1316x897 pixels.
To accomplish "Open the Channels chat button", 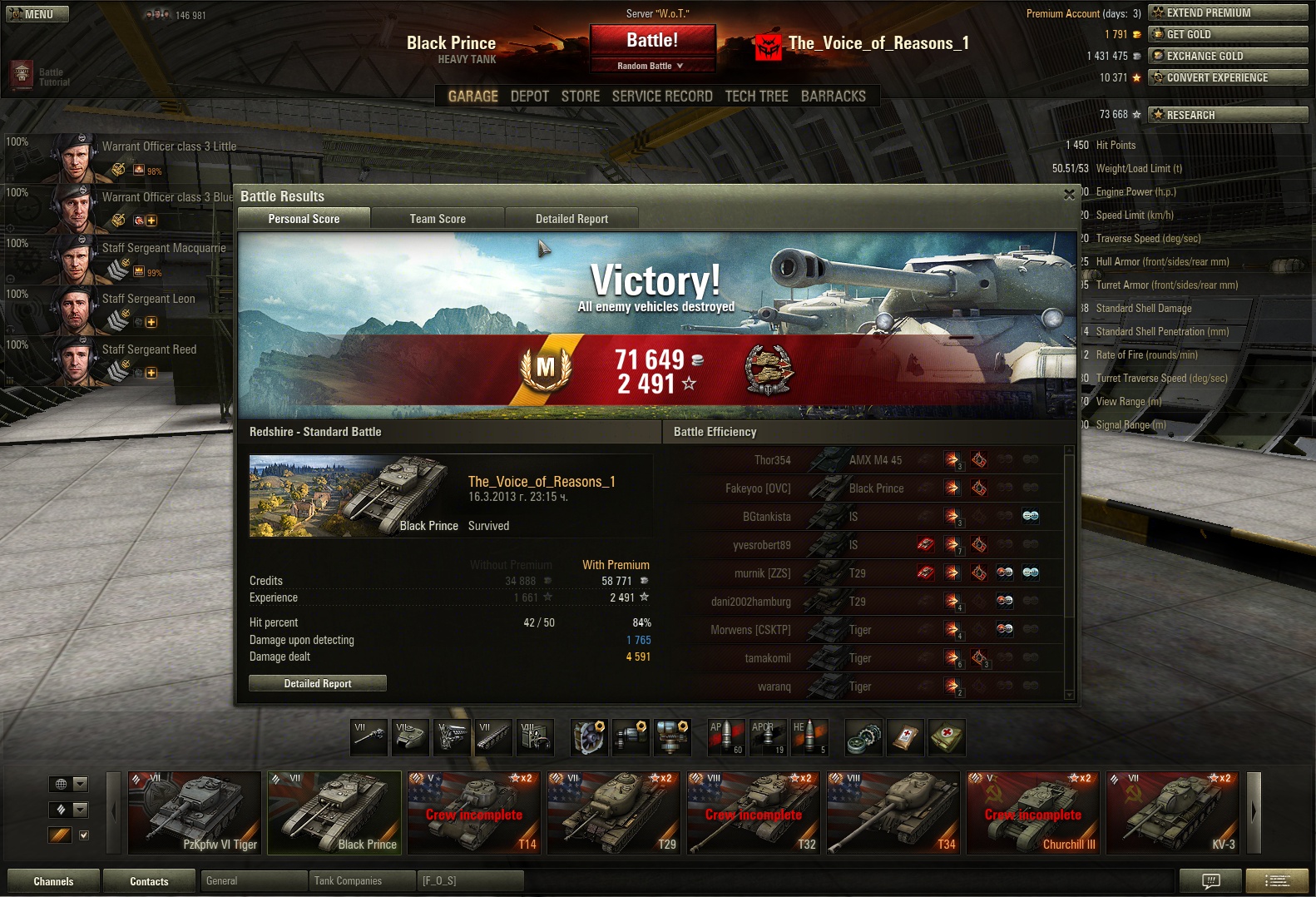I will pyautogui.click(x=53, y=881).
